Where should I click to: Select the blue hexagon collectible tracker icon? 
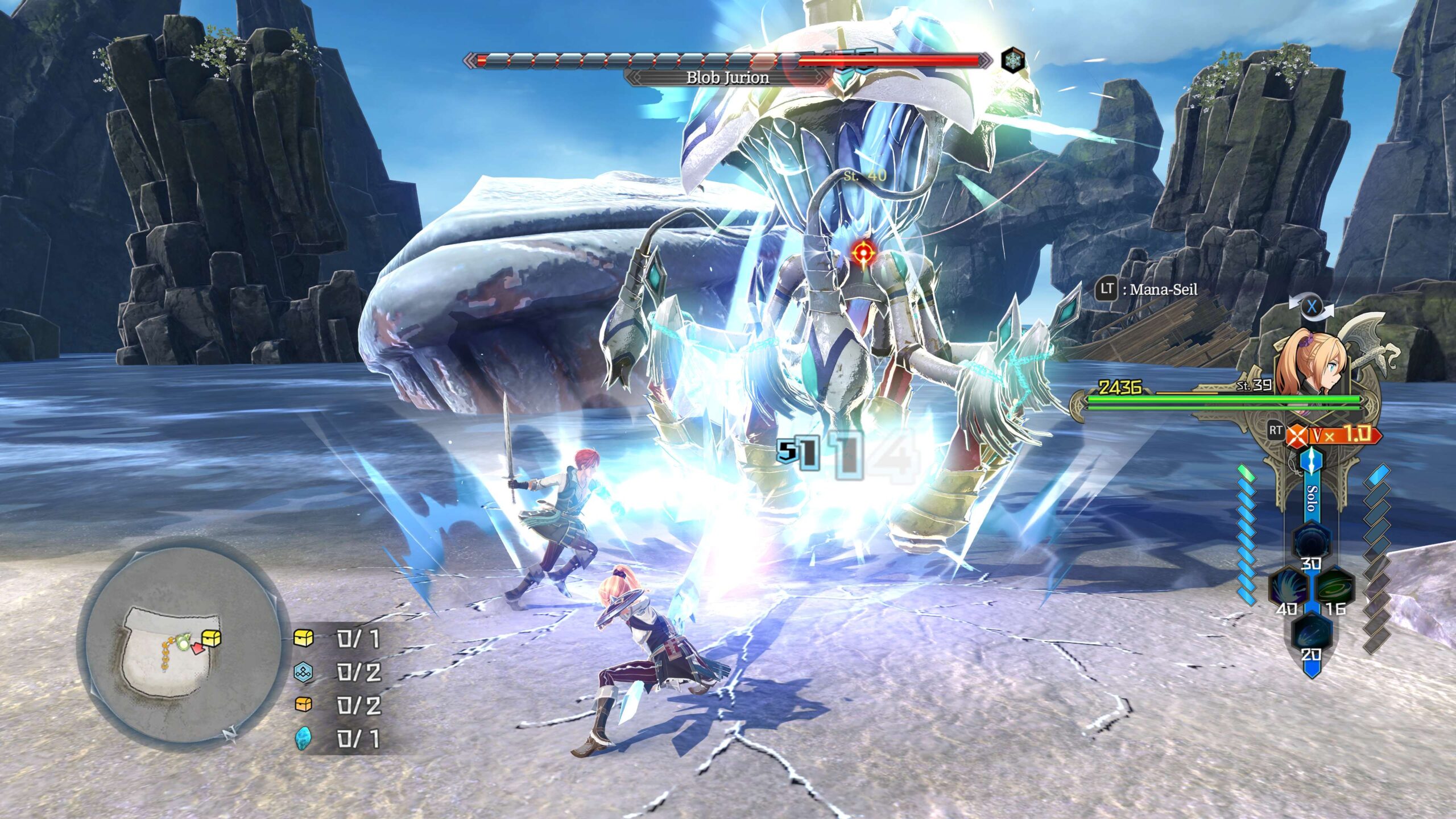pos(303,672)
